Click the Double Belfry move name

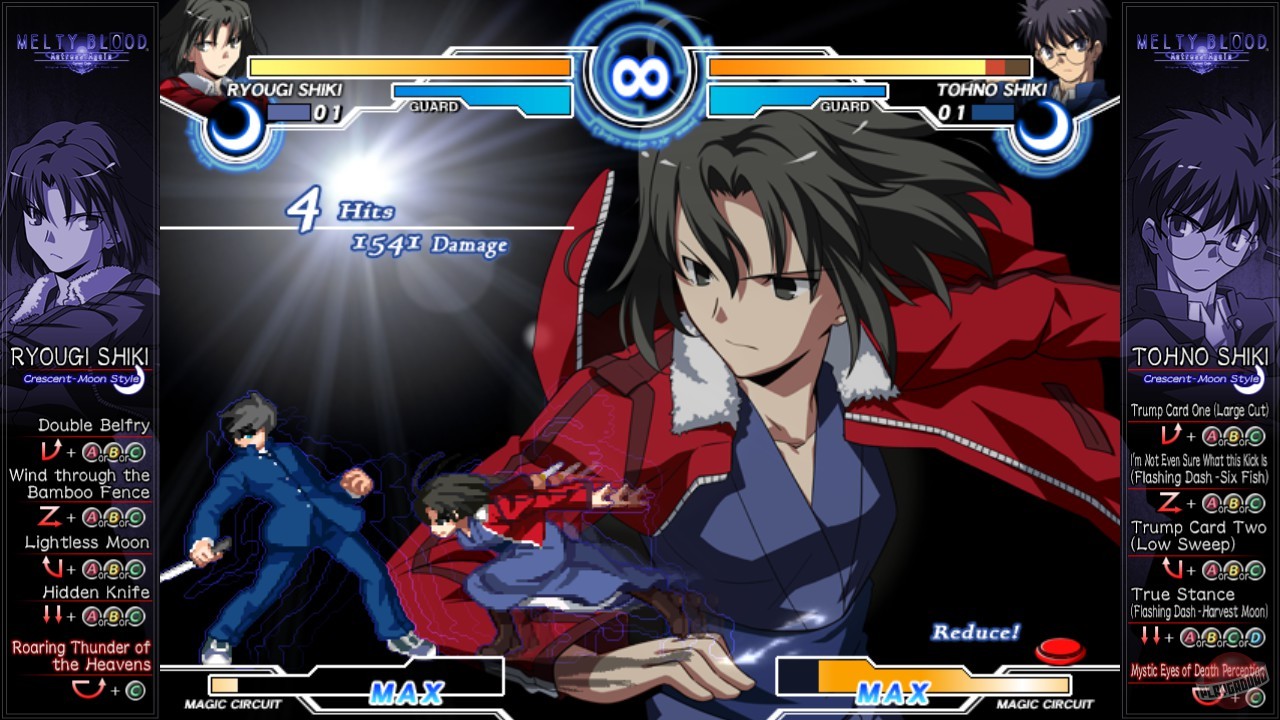tap(92, 425)
